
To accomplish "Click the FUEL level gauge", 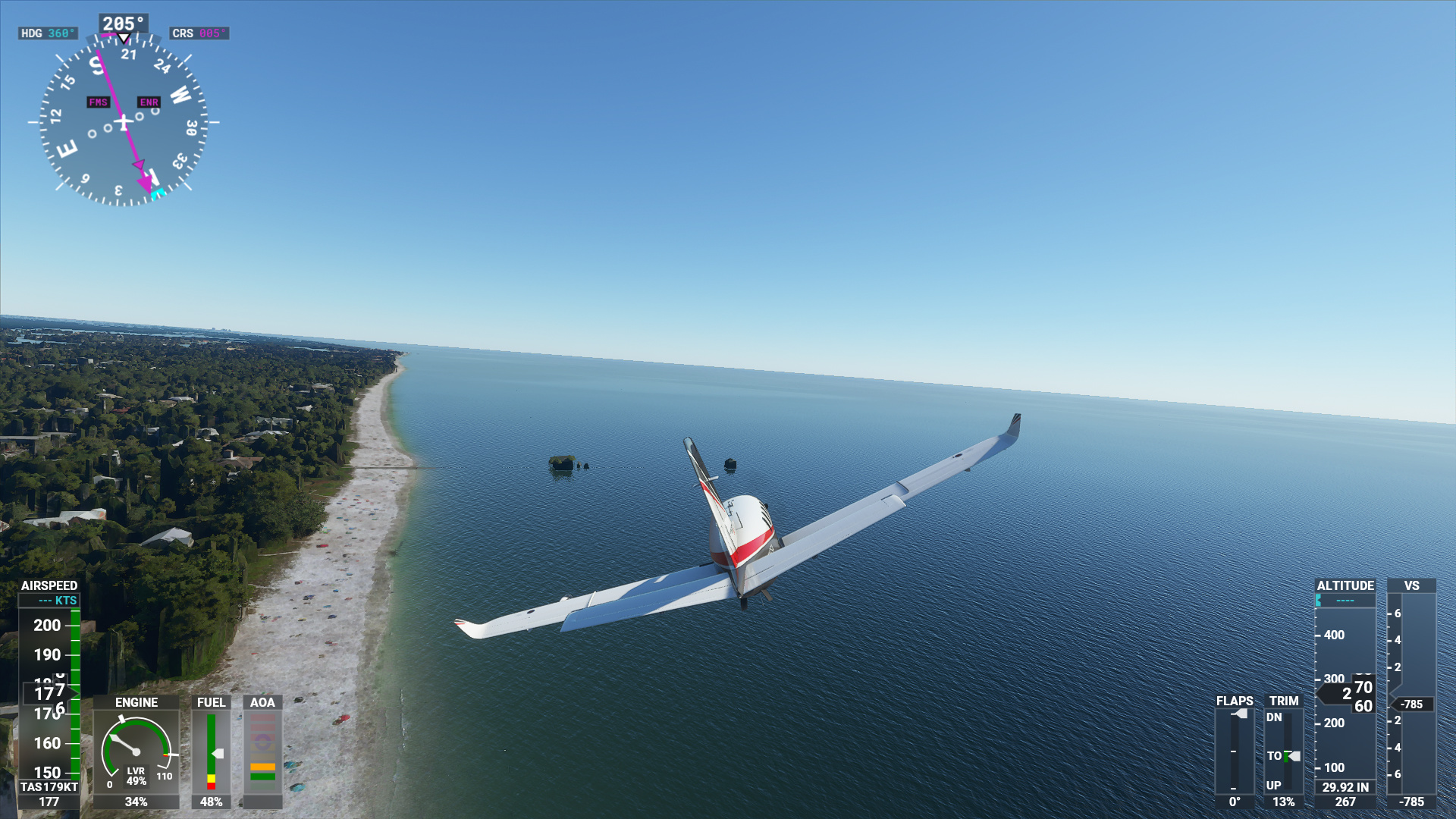I will pyautogui.click(x=211, y=751).
